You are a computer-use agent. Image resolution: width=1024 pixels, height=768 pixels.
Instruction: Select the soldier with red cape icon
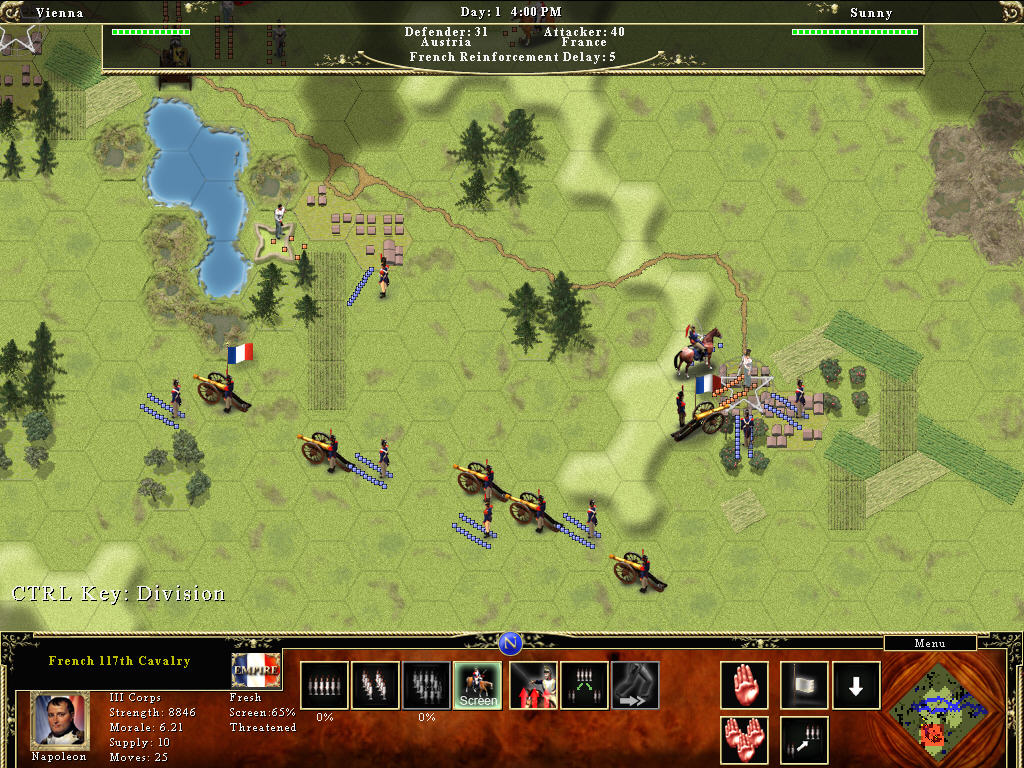click(533, 685)
